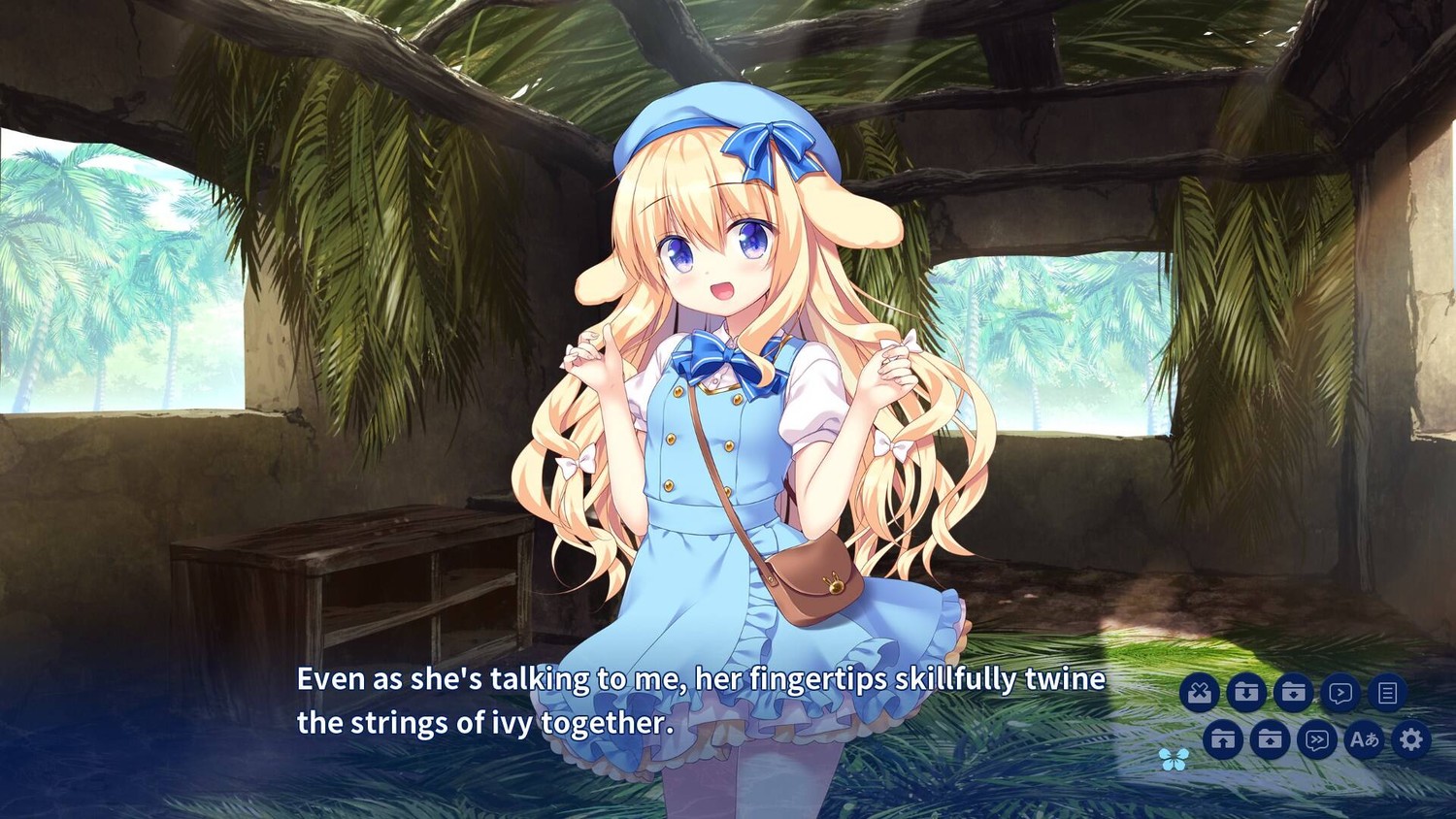Click the quick-save folder icon in the toolbar
The height and width of the screenshot is (819, 1456).
coord(1294,693)
